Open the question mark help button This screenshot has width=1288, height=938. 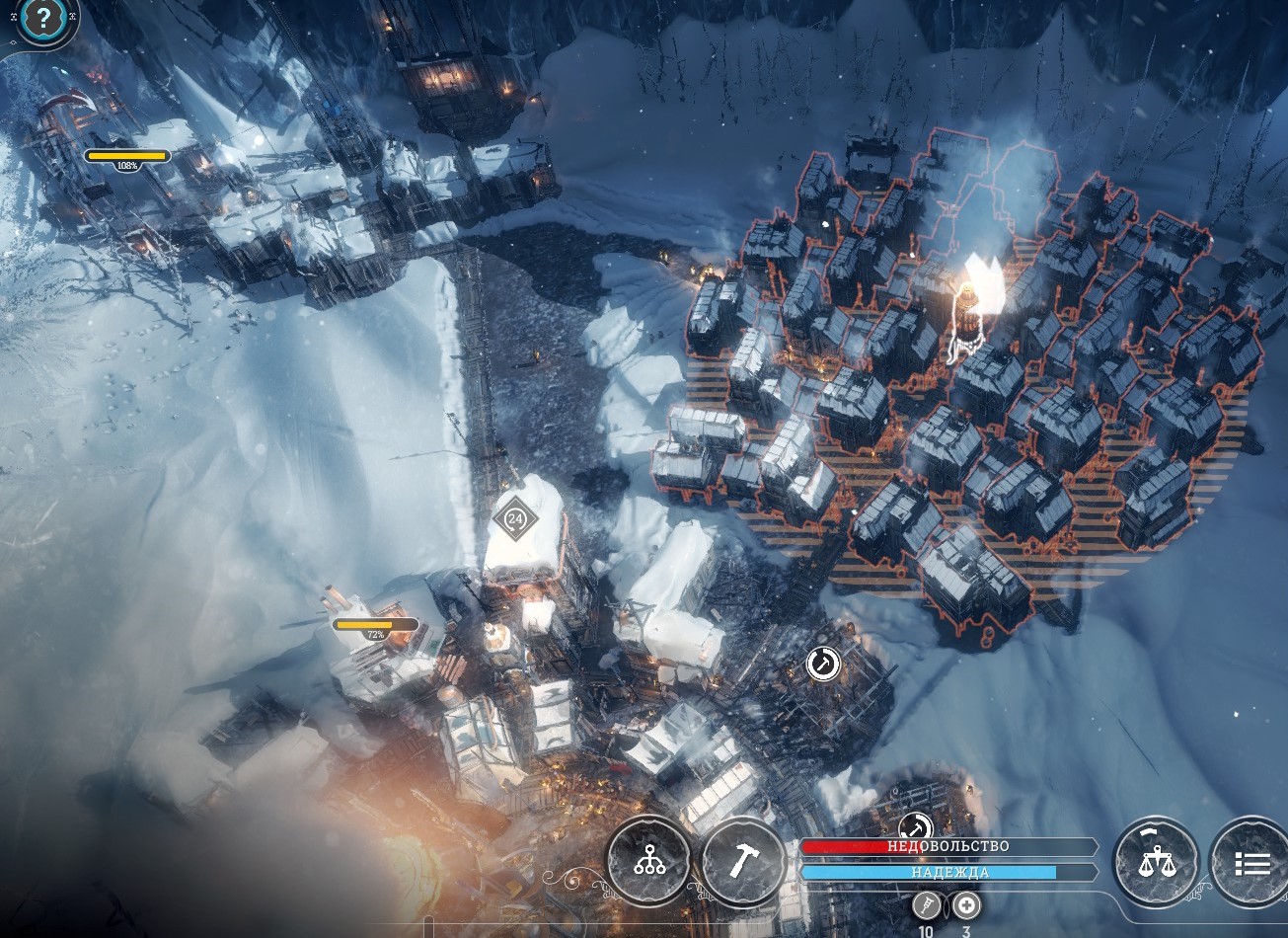pos(43,18)
